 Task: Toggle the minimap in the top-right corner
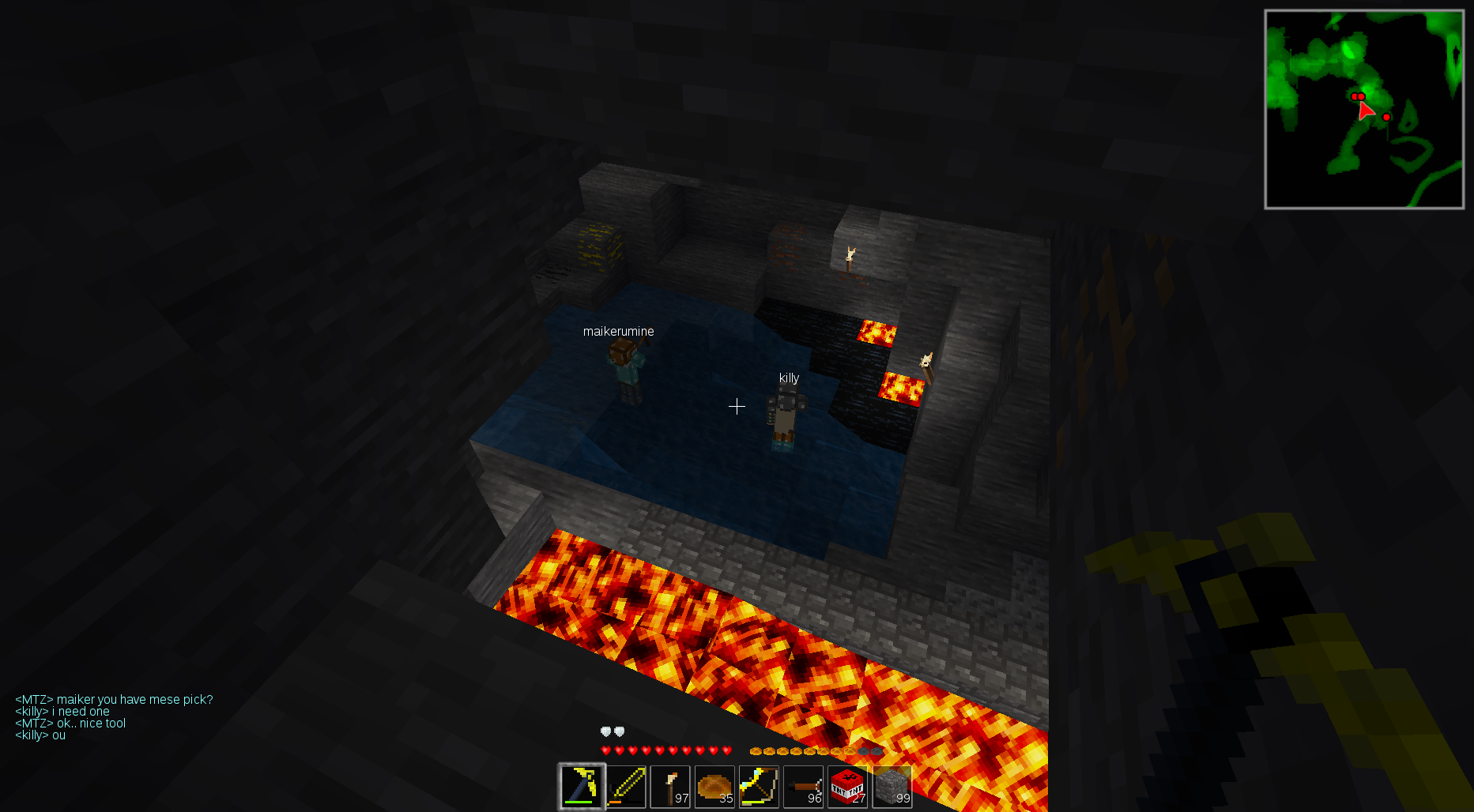coord(1363,107)
